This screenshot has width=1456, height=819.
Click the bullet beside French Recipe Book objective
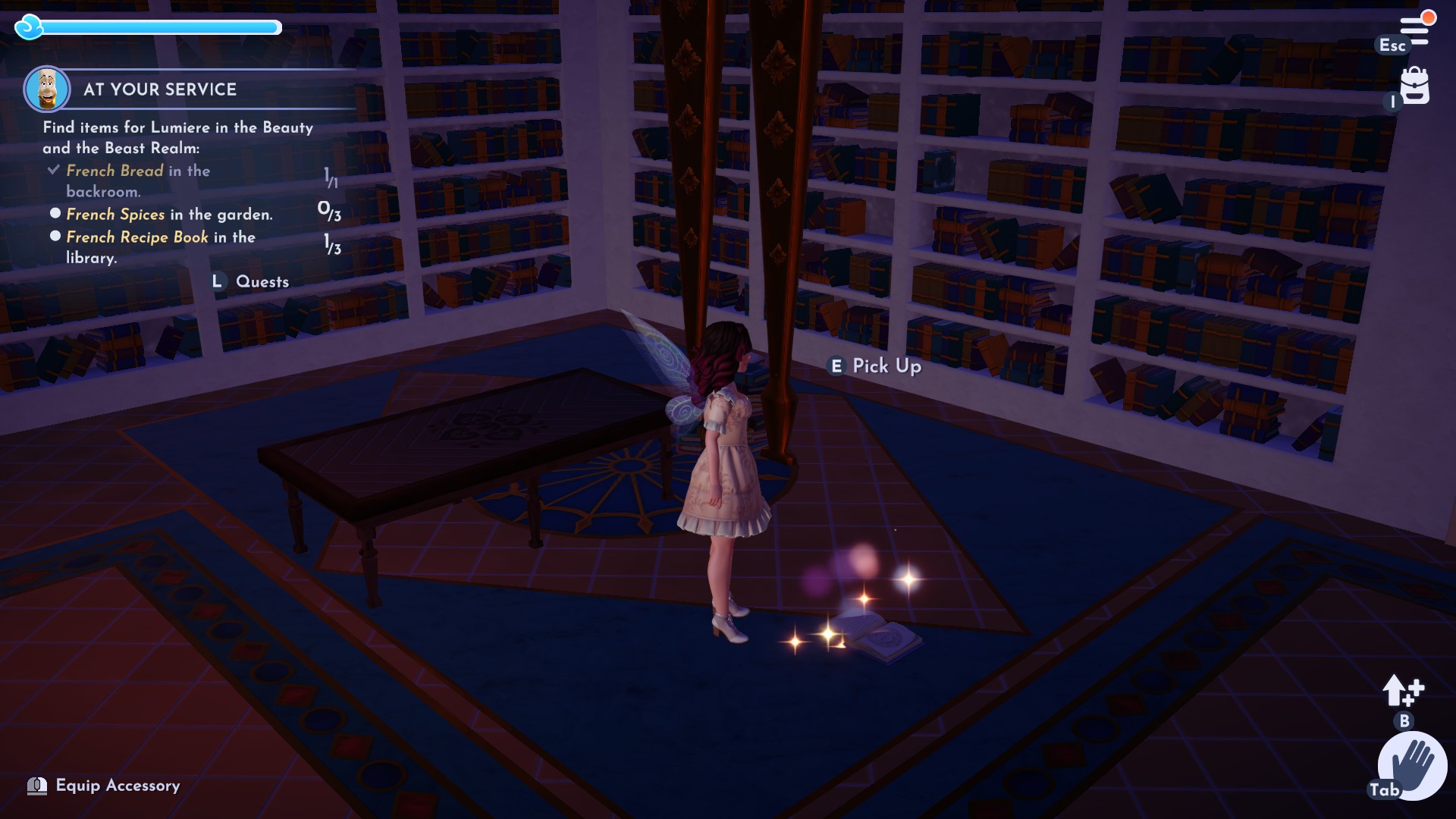pyautogui.click(x=55, y=237)
